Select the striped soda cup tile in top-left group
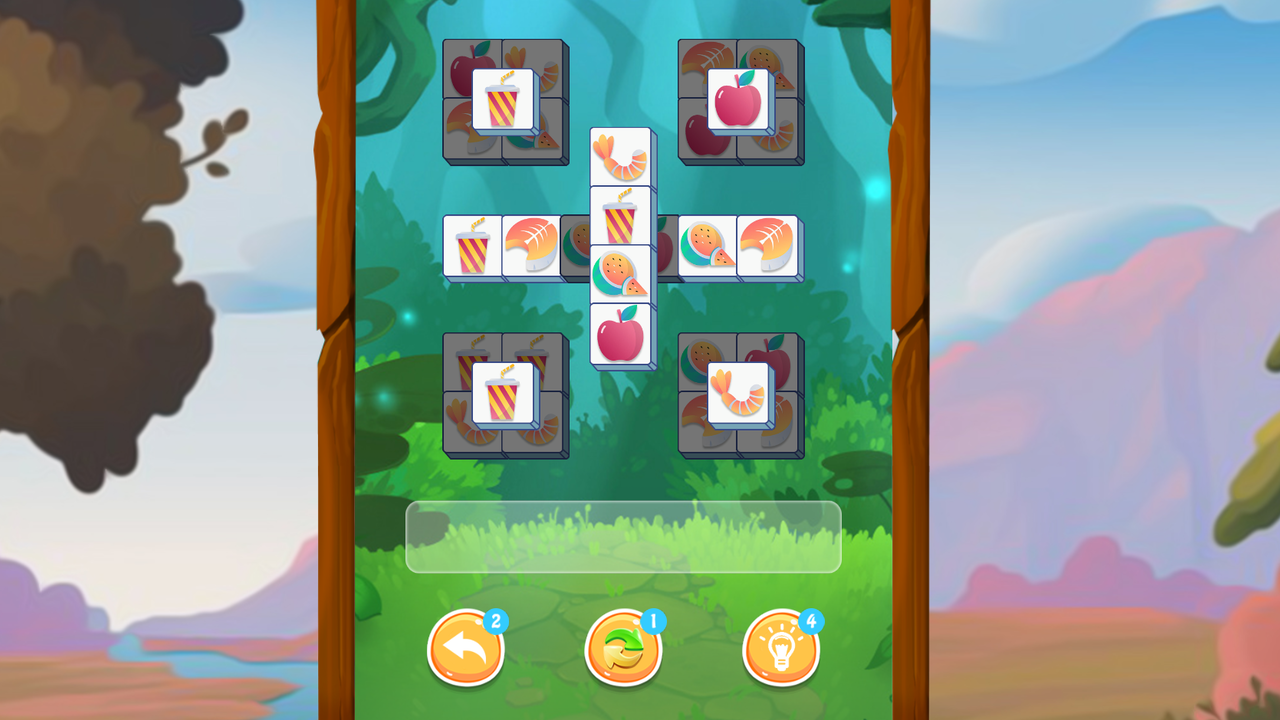Screen dimensions: 1280x720 [505, 99]
